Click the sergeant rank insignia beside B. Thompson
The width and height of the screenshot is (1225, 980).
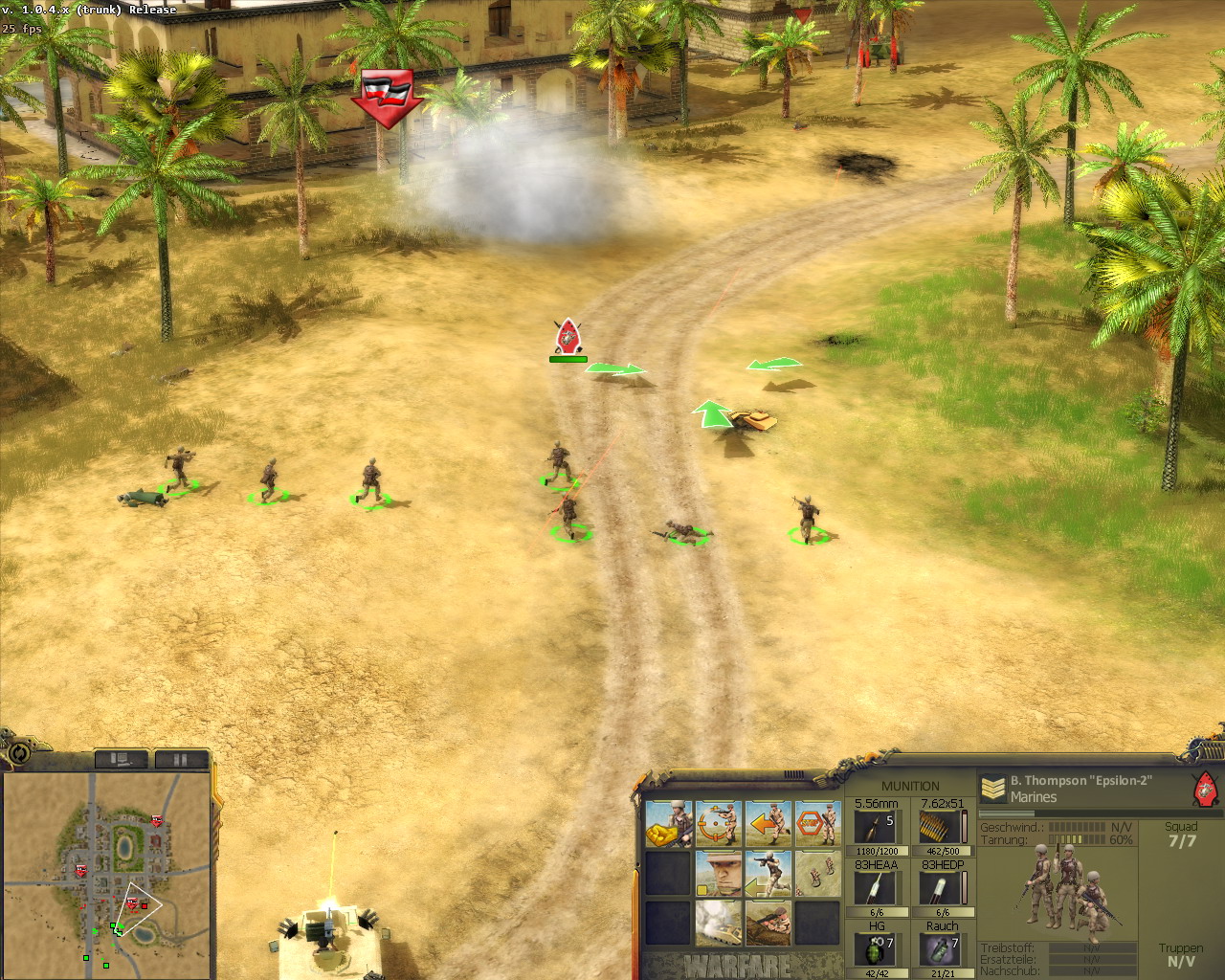(x=991, y=787)
